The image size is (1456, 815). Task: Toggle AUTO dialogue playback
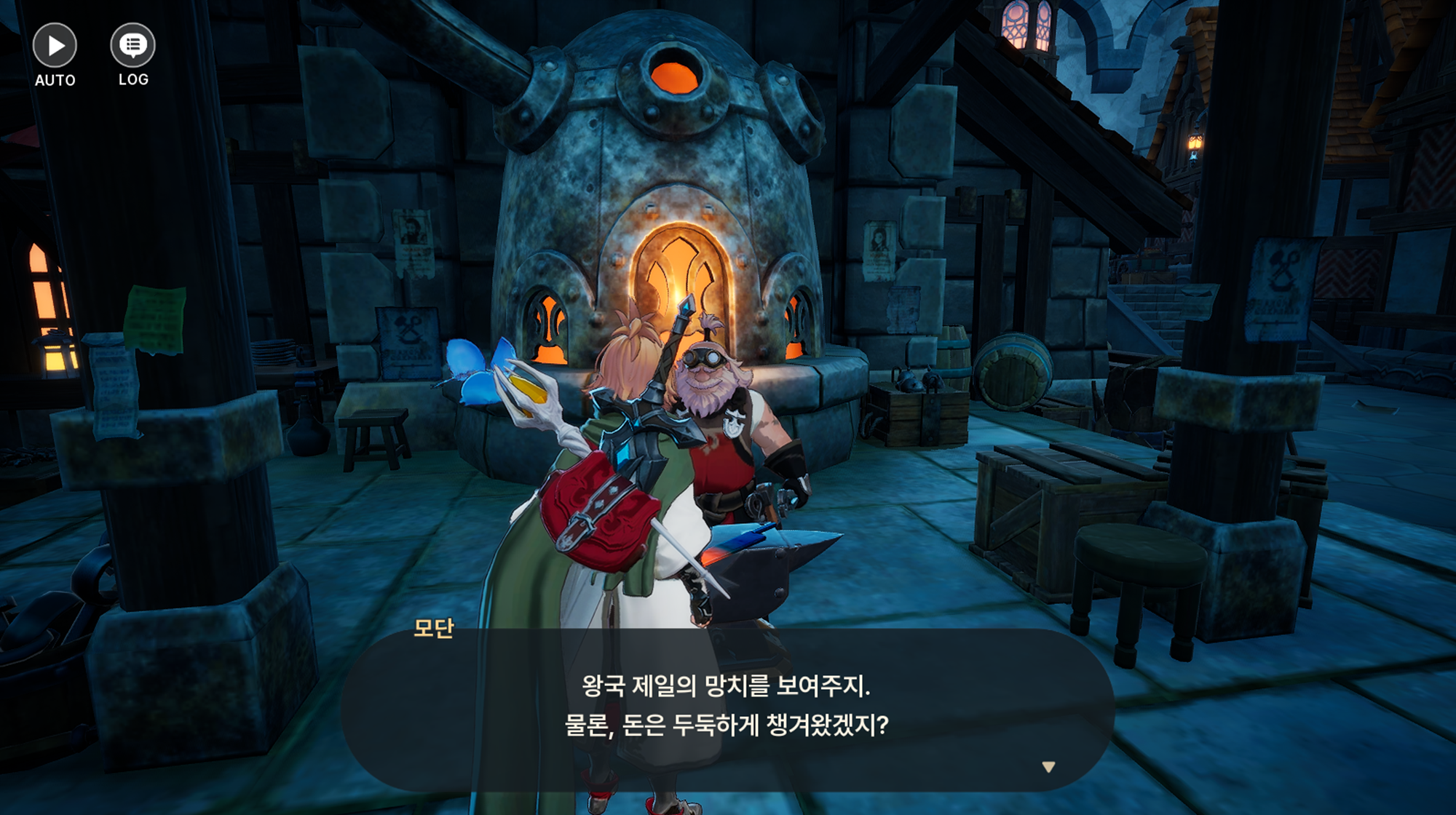point(55,47)
